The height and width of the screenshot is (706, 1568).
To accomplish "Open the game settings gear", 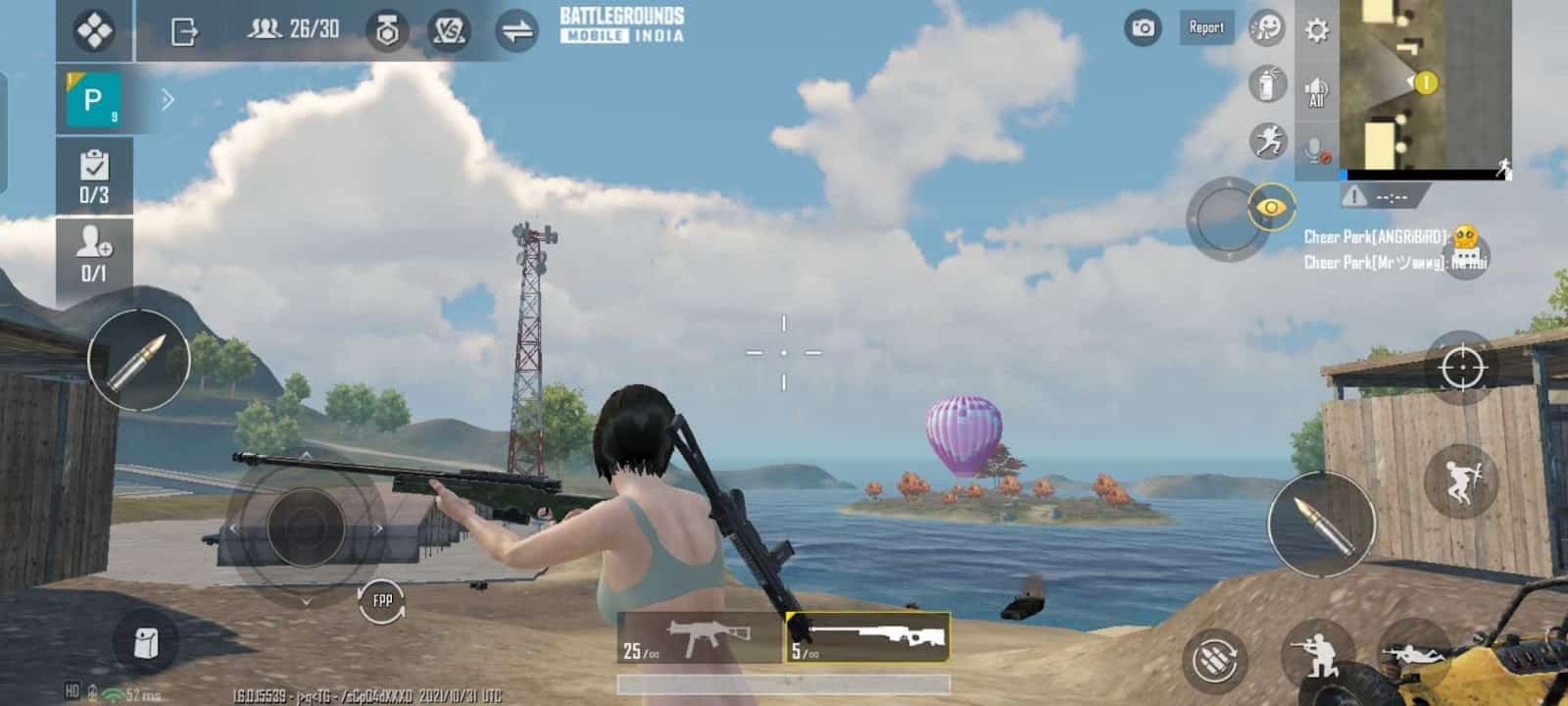I will tap(1314, 28).
